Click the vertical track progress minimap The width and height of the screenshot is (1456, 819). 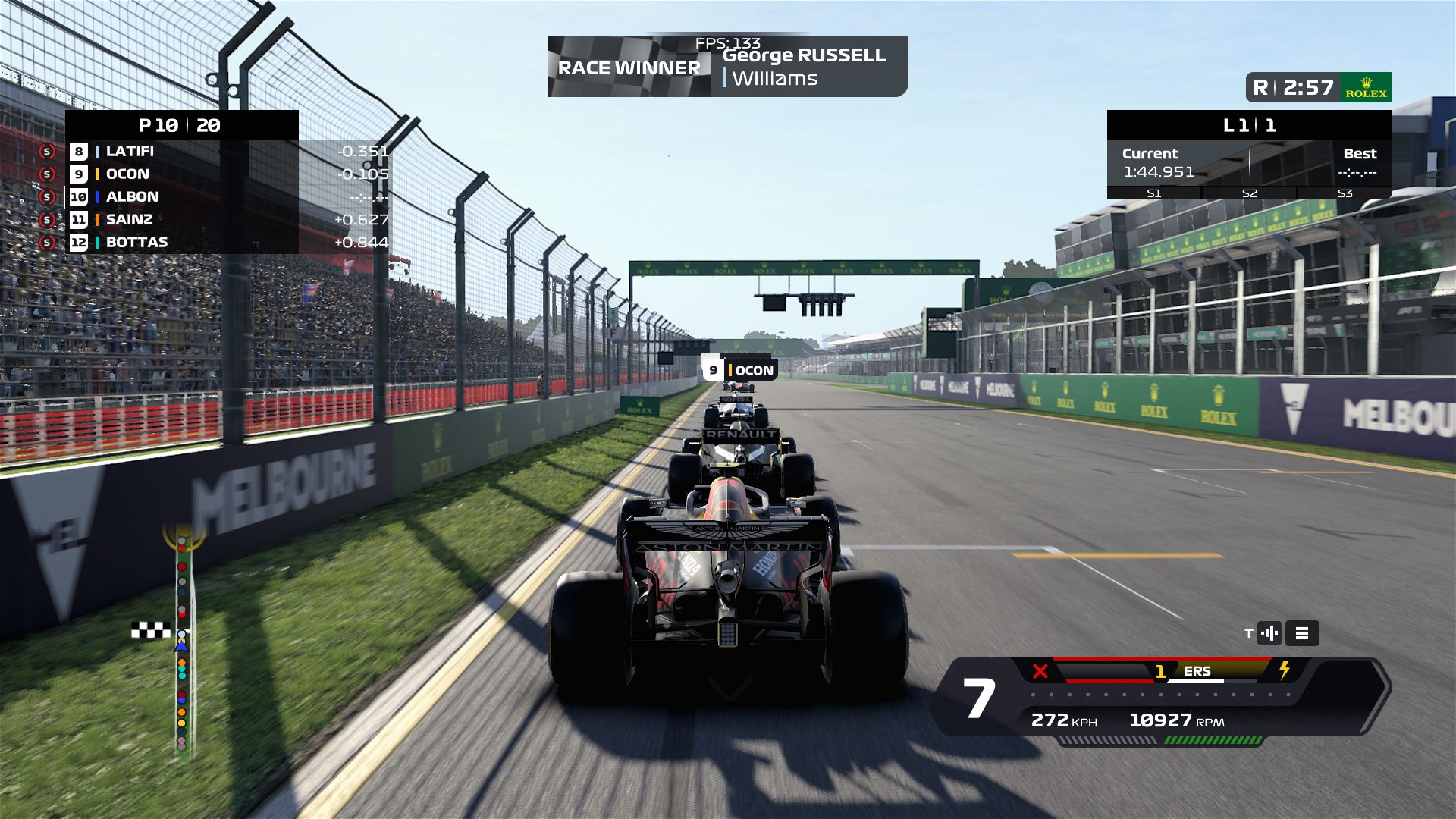click(182, 645)
